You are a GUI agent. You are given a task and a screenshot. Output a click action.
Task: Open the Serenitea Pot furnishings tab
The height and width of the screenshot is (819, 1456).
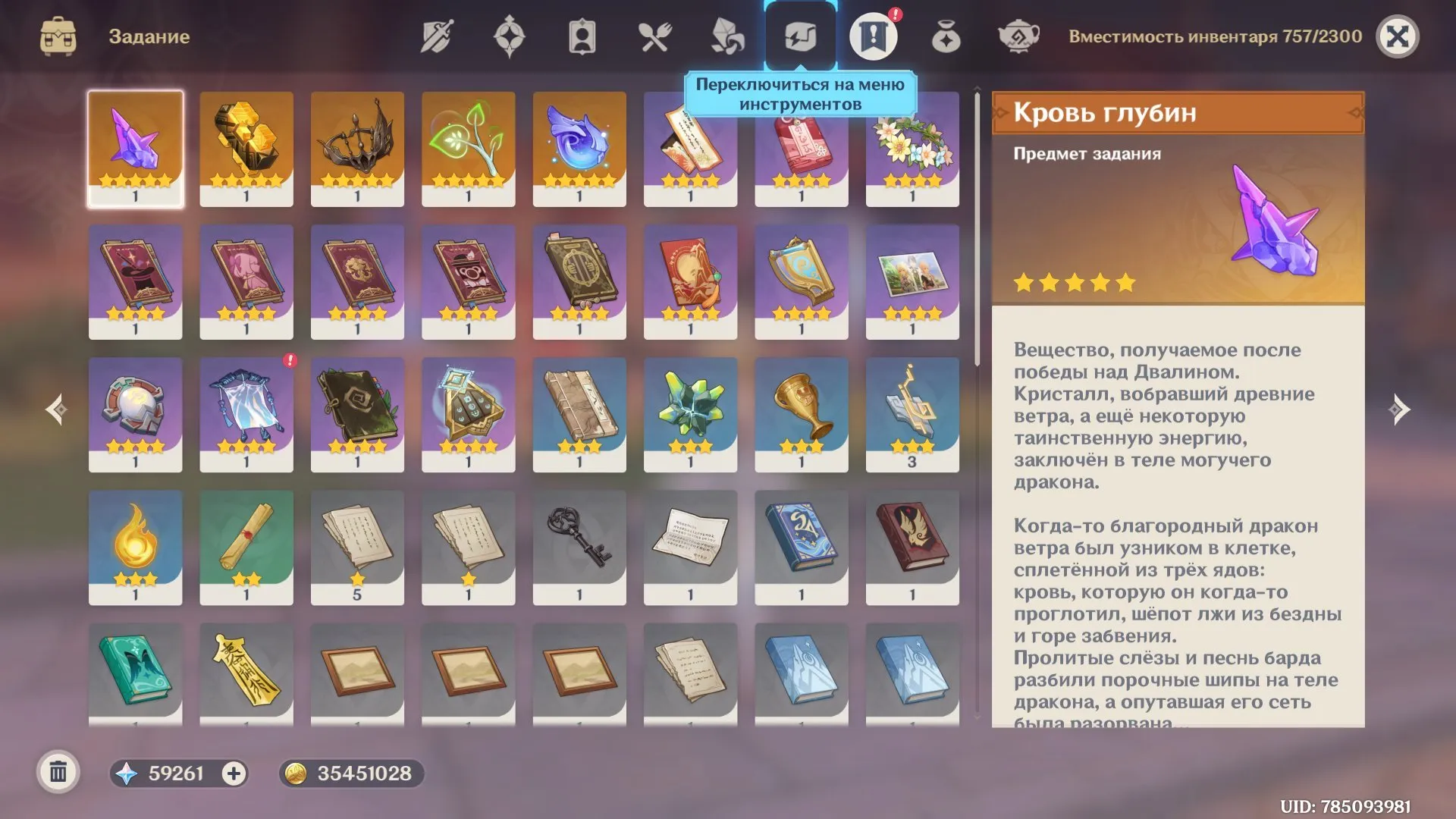click(1020, 34)
